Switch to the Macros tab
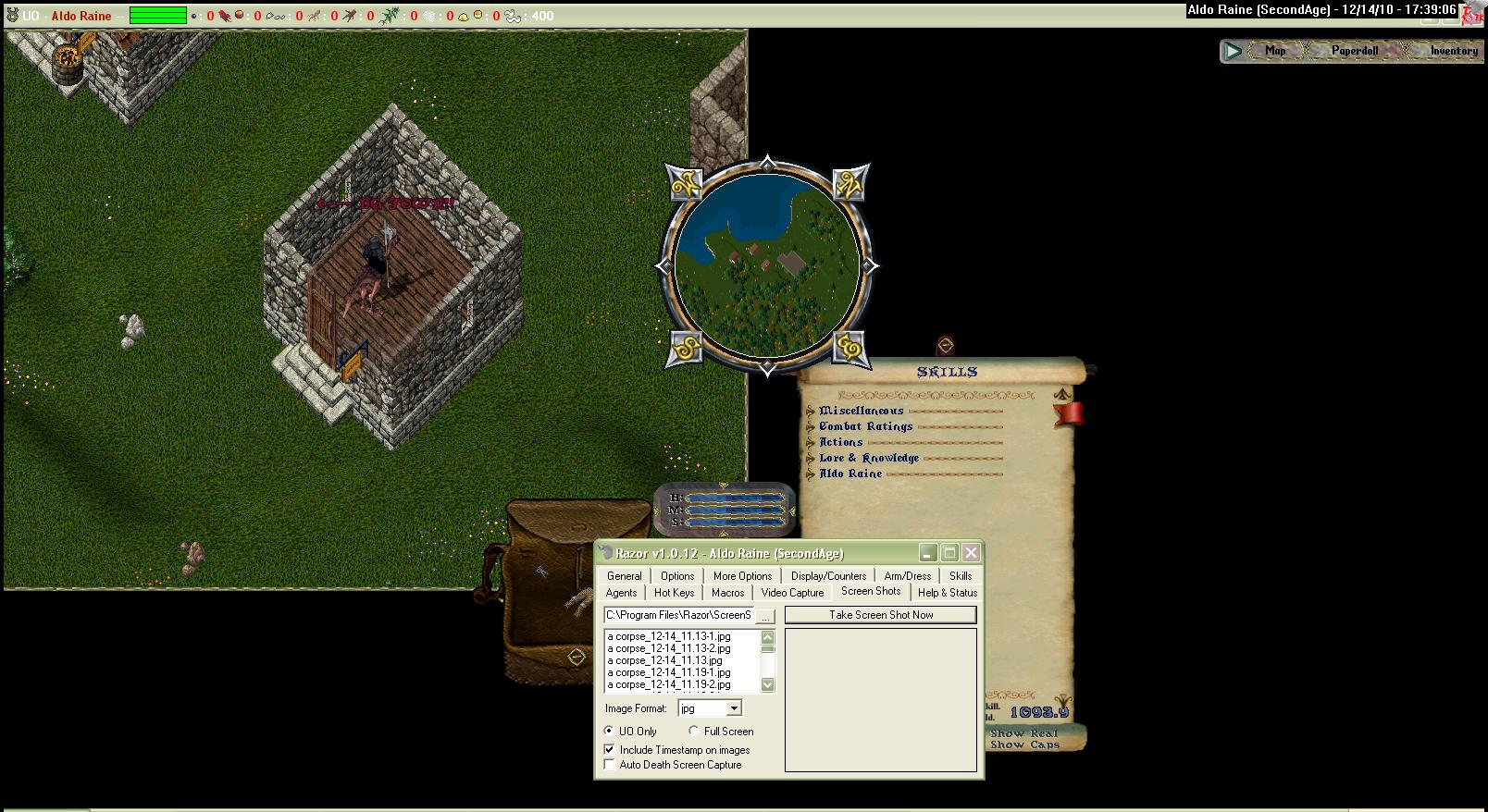The image size is (1488, 812). tap(727, 593)
